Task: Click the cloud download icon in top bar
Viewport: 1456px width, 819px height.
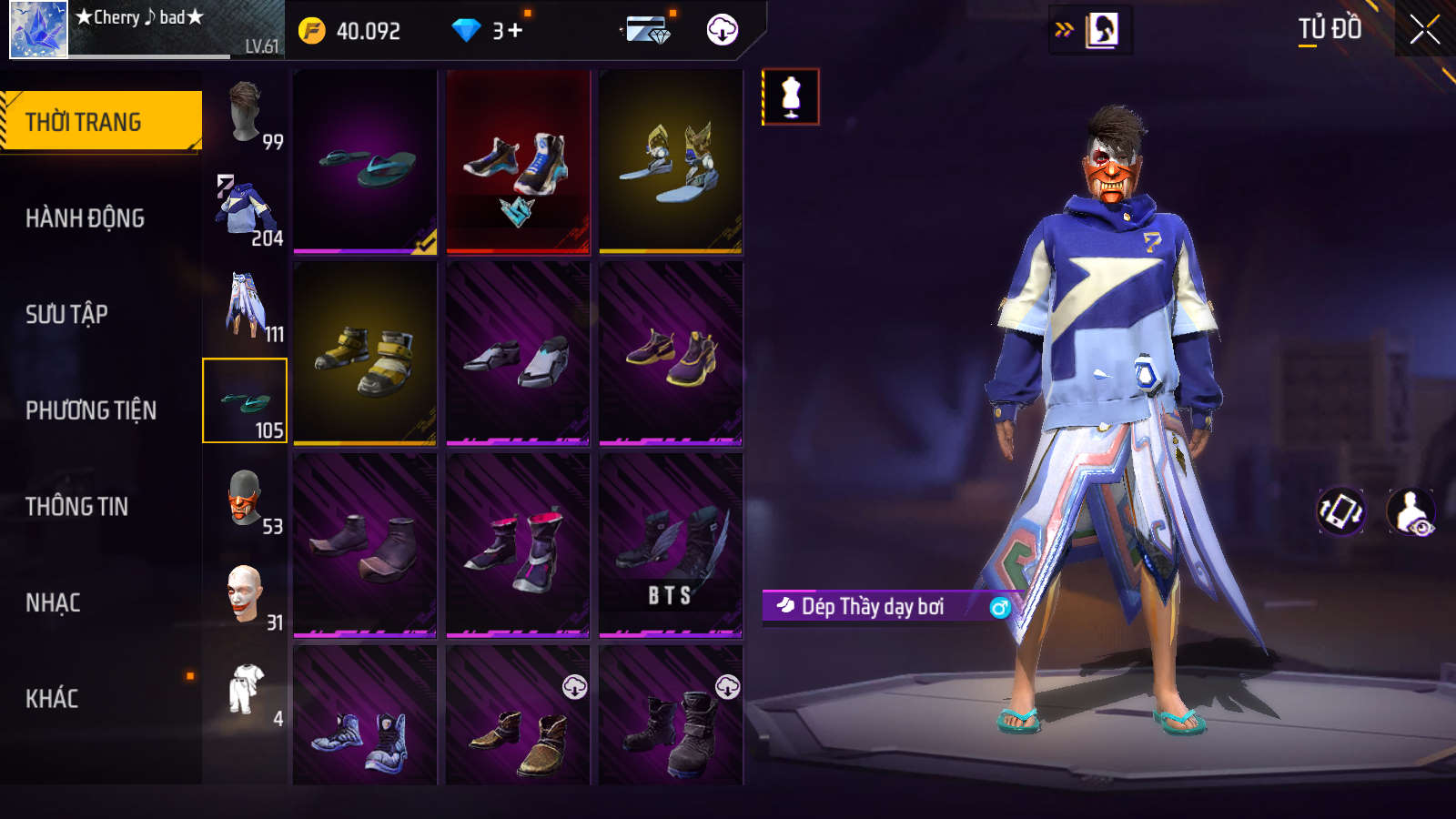Action: tap(722, 30)
